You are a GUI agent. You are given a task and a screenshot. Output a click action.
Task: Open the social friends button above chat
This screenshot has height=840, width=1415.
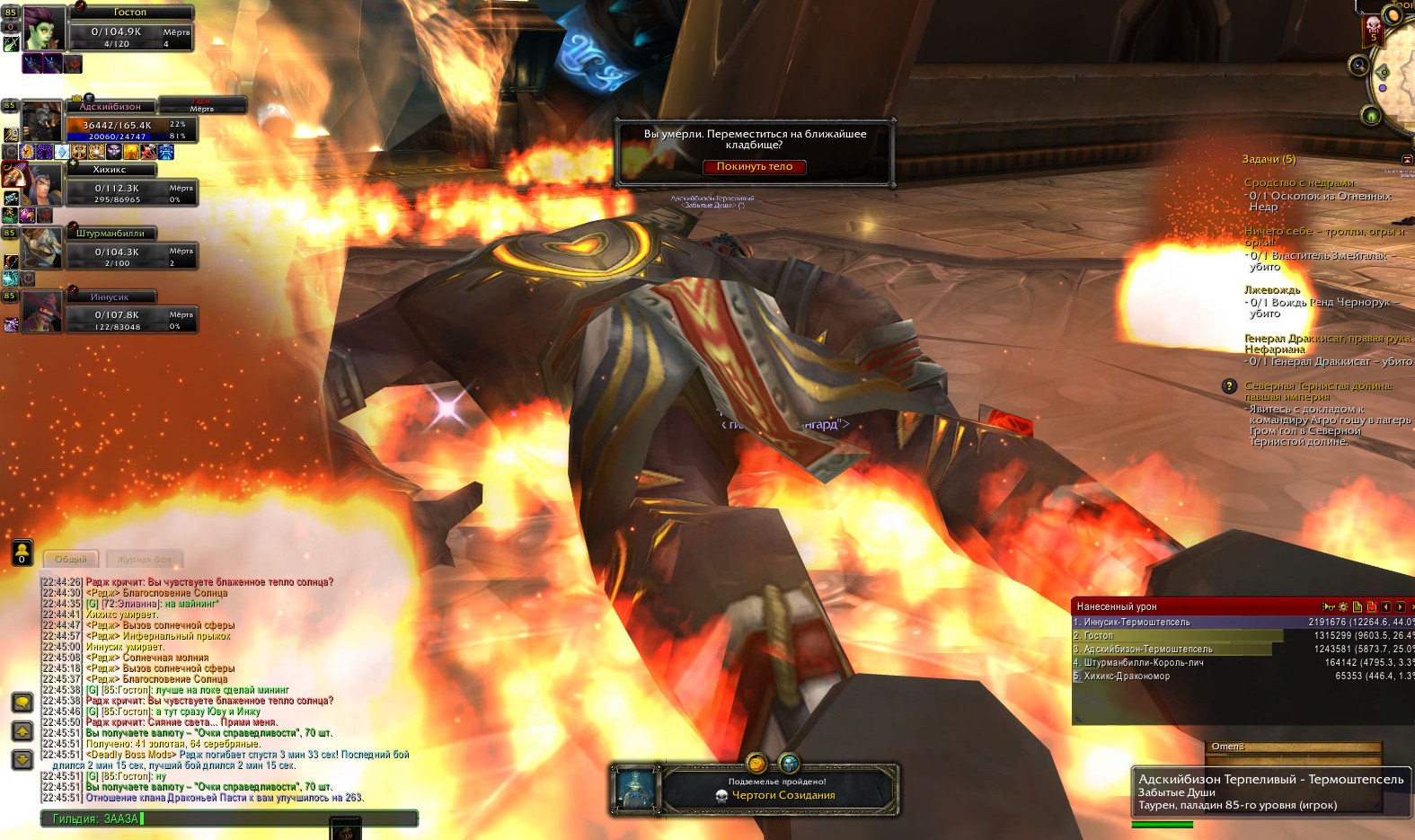click(22, 553)
